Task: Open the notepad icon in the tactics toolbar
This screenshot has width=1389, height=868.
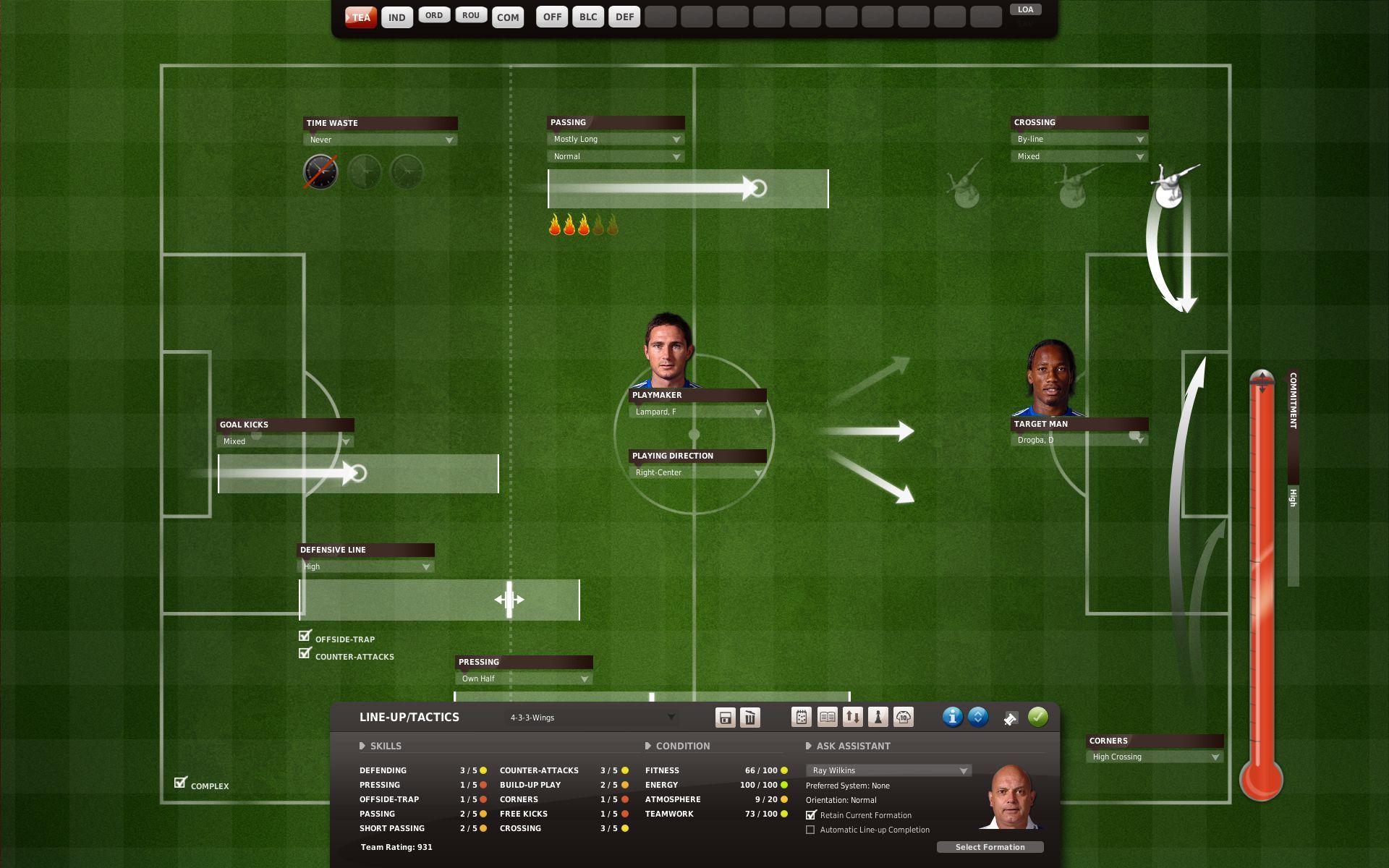Action: [x=803, y=718]
